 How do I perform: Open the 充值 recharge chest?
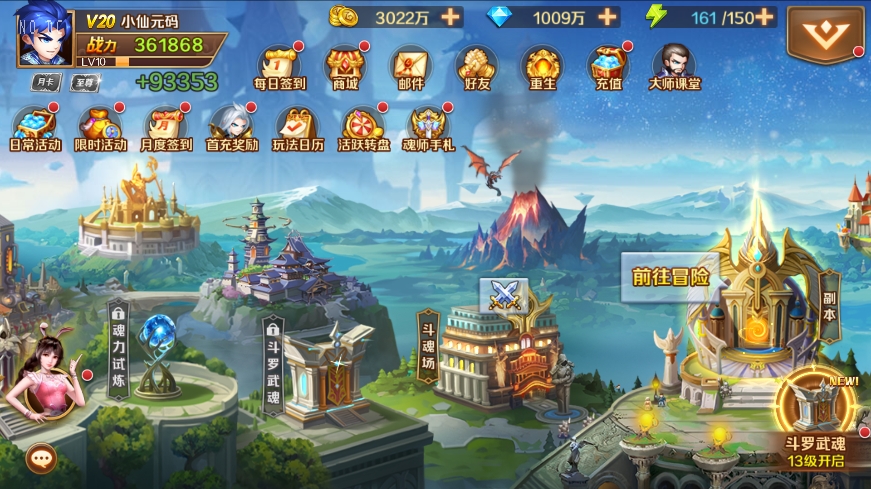[608, 66]
